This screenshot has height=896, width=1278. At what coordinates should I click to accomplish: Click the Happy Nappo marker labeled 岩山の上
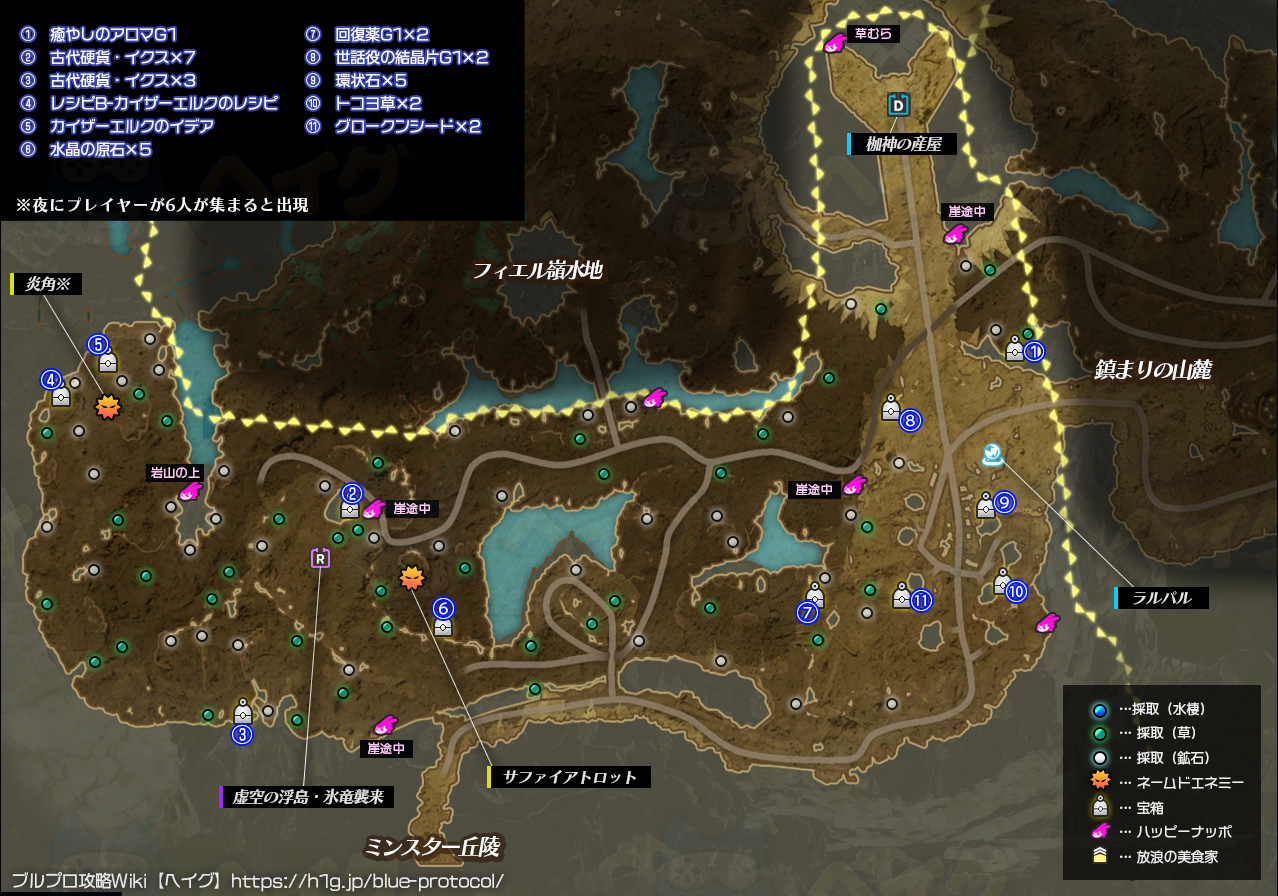click(x=188, y=491)
